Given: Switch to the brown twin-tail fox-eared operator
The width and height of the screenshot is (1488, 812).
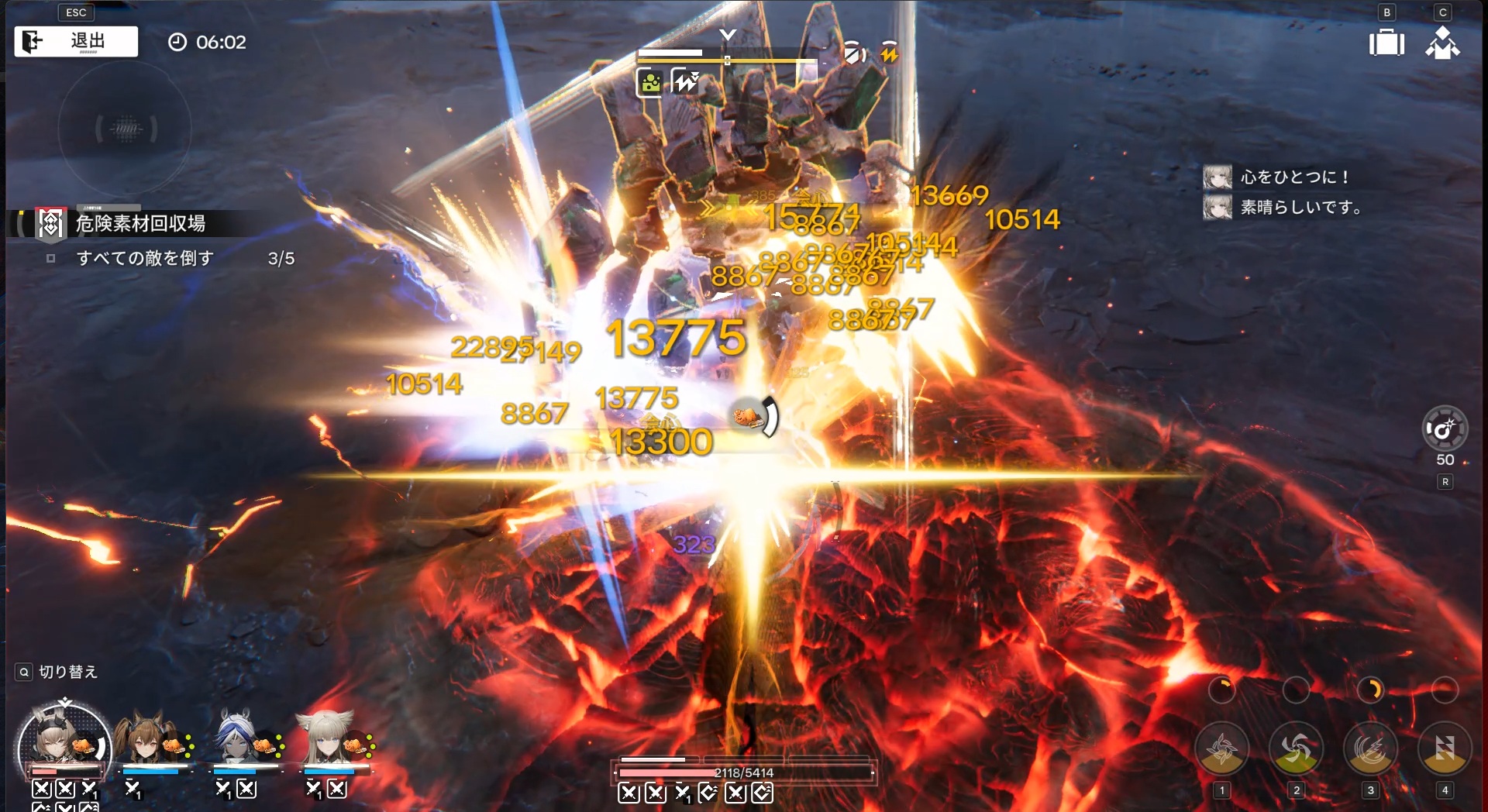Looking at the screenshot, I should (x=146, y=739).
